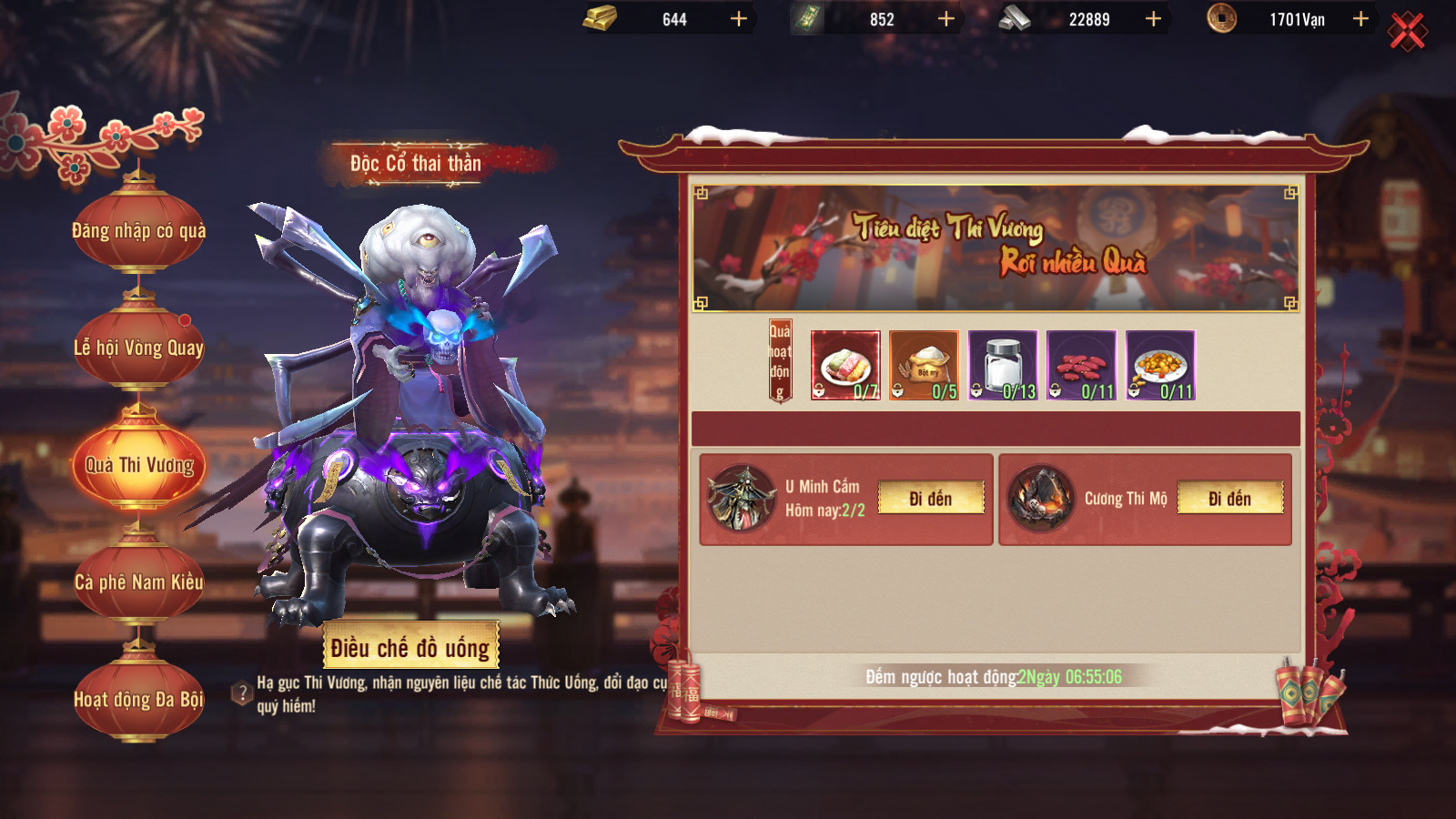Select the yellow fruit plate slot
This screenshot has height=819, width=1456.
(1160, 365)
